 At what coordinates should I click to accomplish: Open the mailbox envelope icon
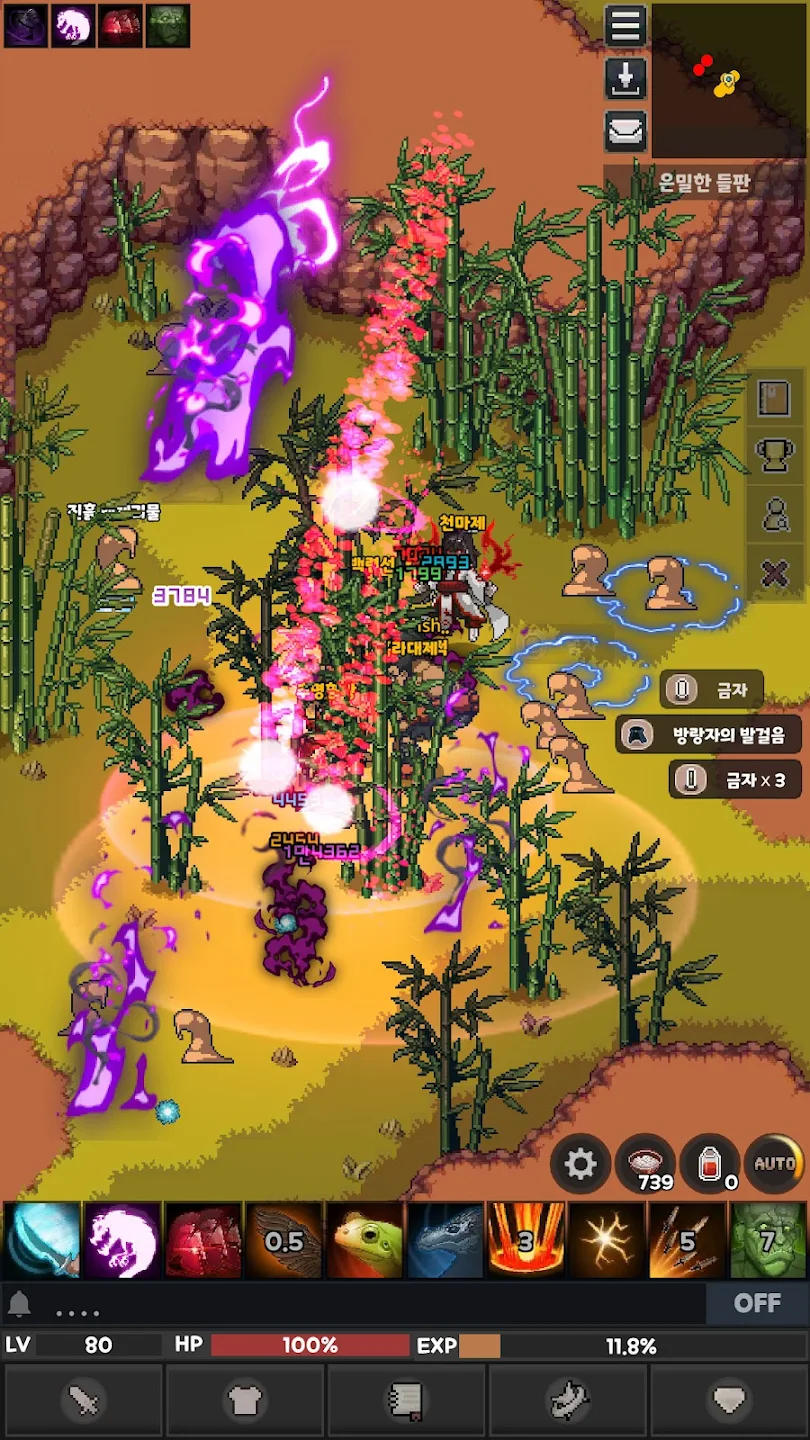click(x=626, y=131)
